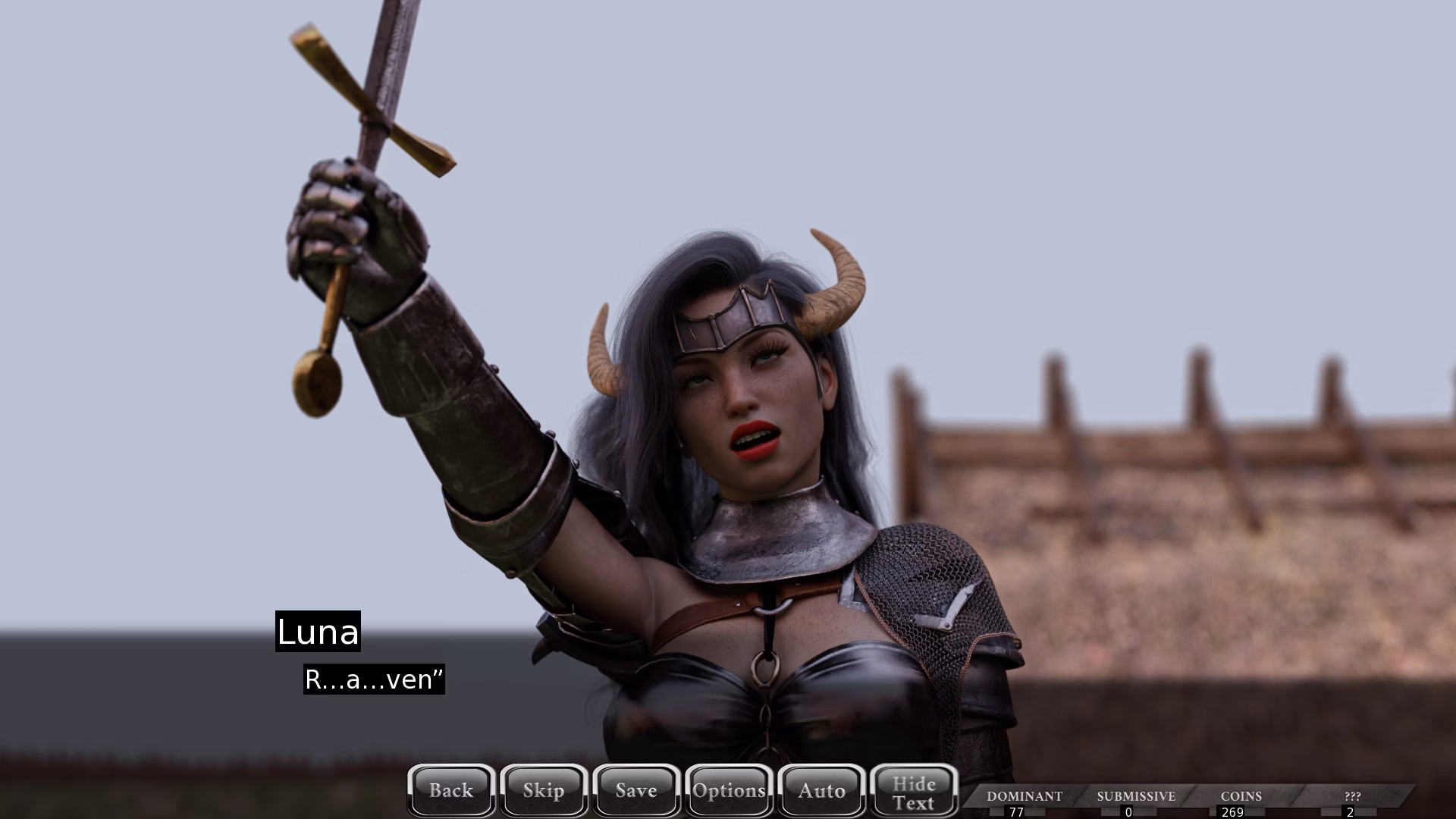Go back with the Back button

(451, 791)
